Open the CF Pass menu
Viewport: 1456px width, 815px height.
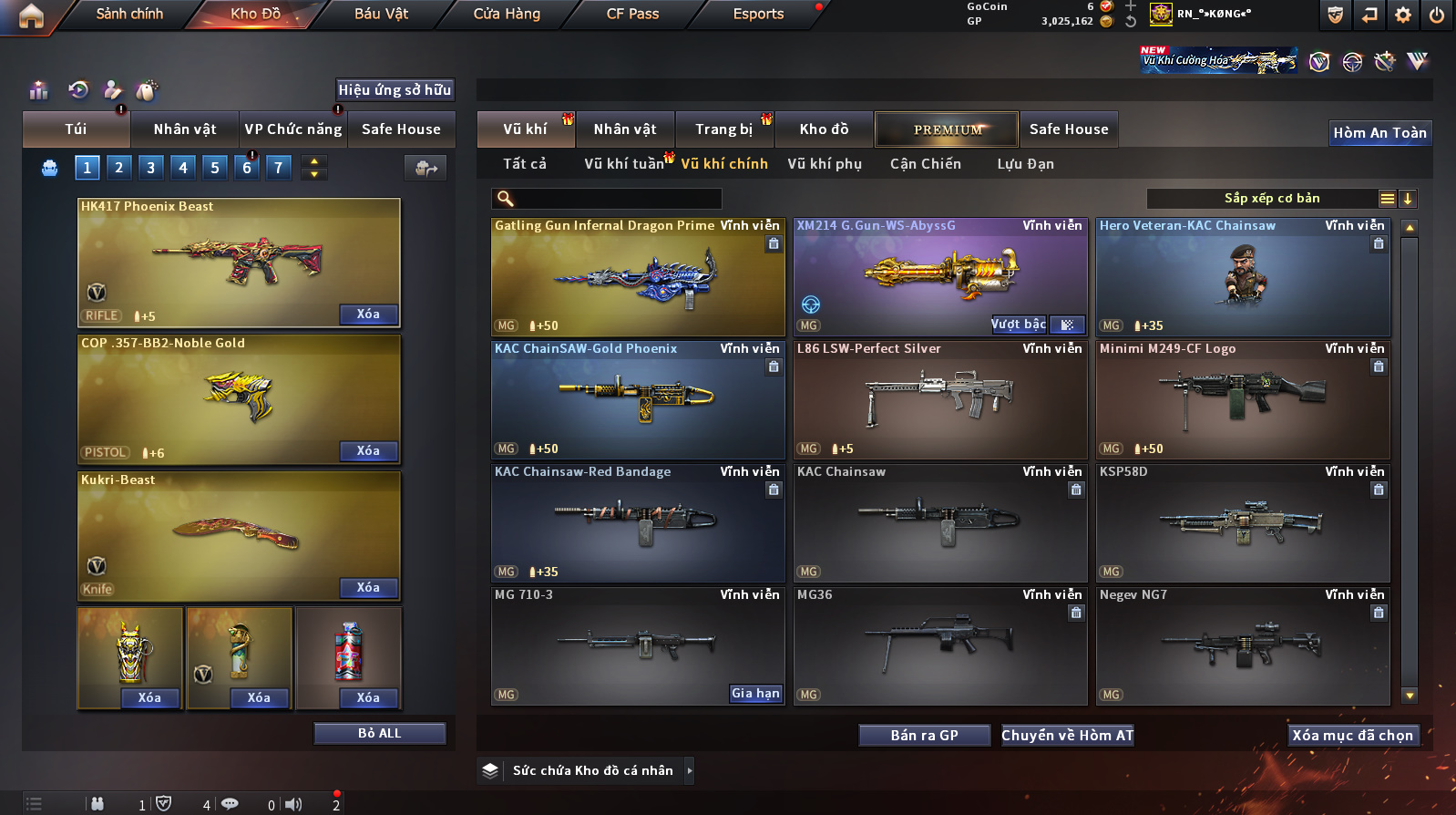click(x=632, y=14)
